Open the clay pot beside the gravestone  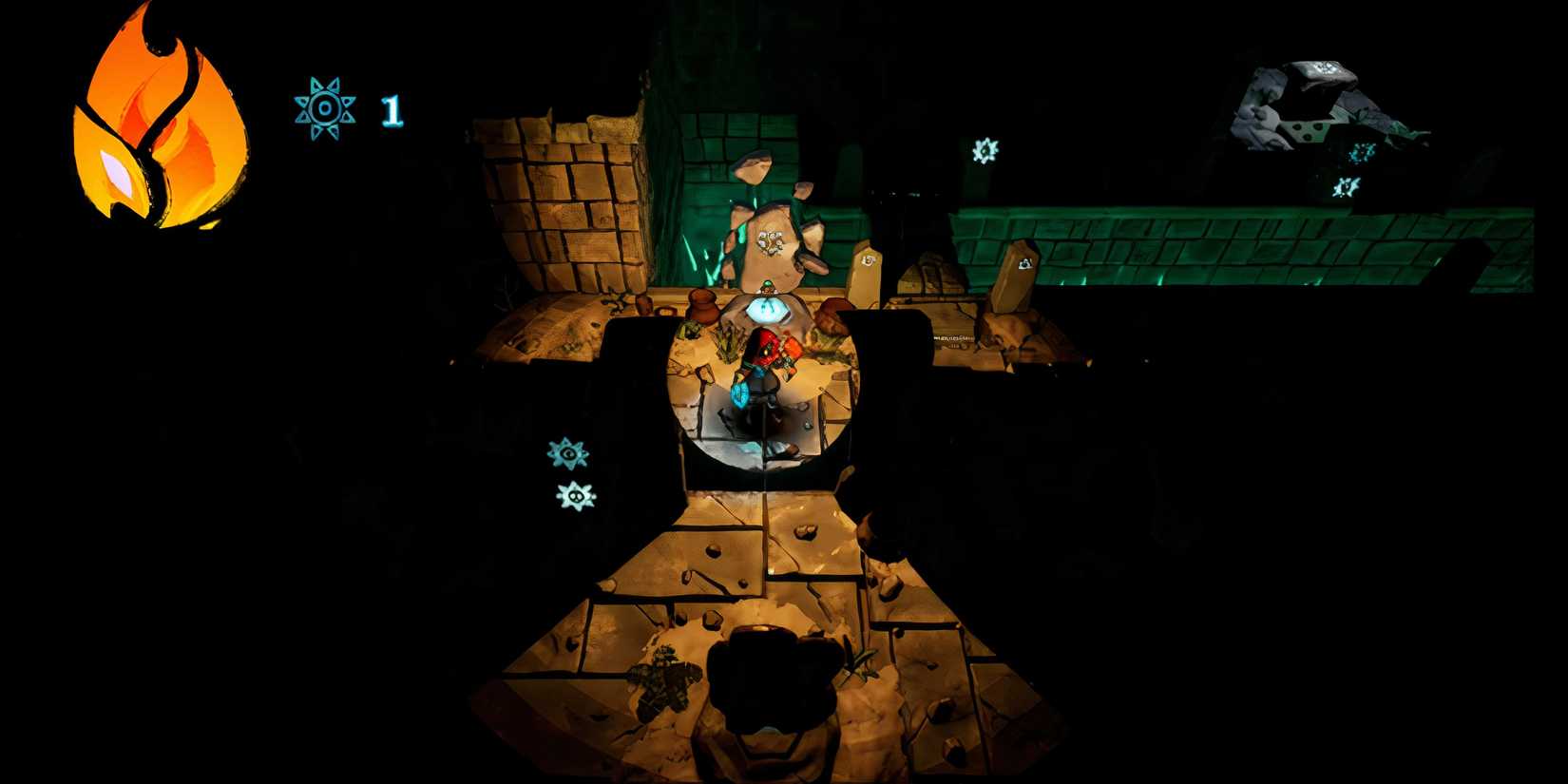click(x=702, y=306)
